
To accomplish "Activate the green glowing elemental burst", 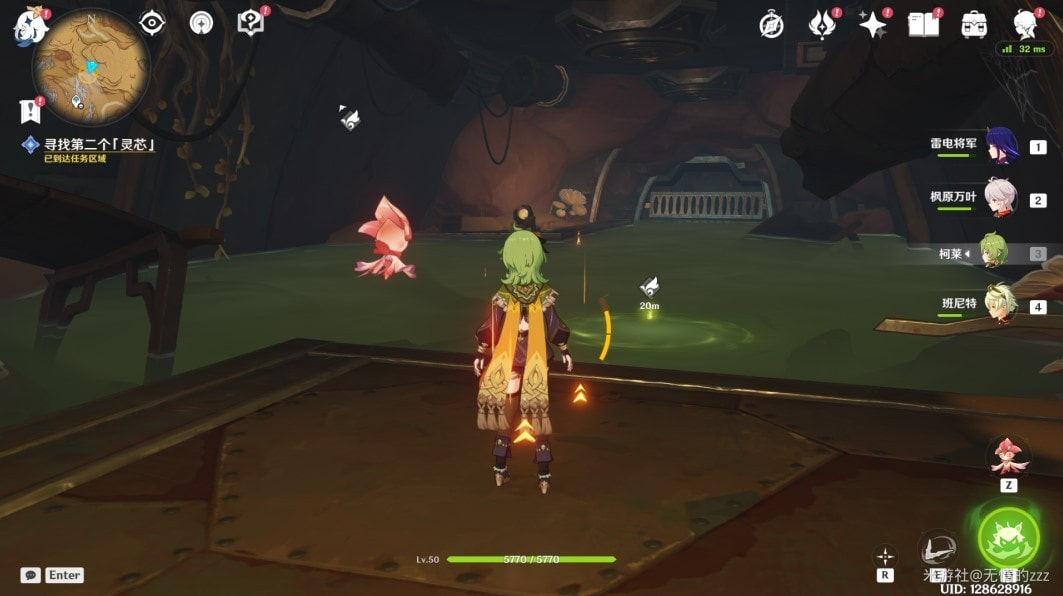I will pos(1008,538).
